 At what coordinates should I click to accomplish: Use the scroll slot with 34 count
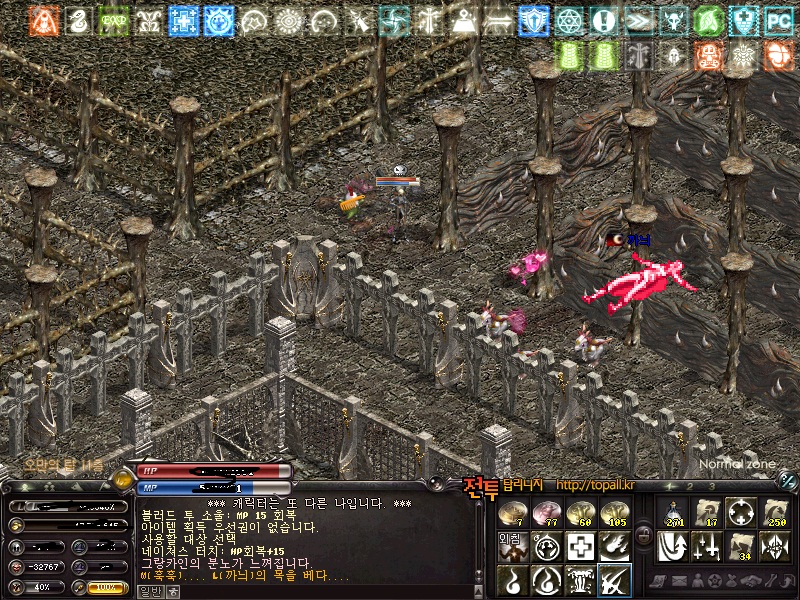pyautogui.click(x=740, y=546)
